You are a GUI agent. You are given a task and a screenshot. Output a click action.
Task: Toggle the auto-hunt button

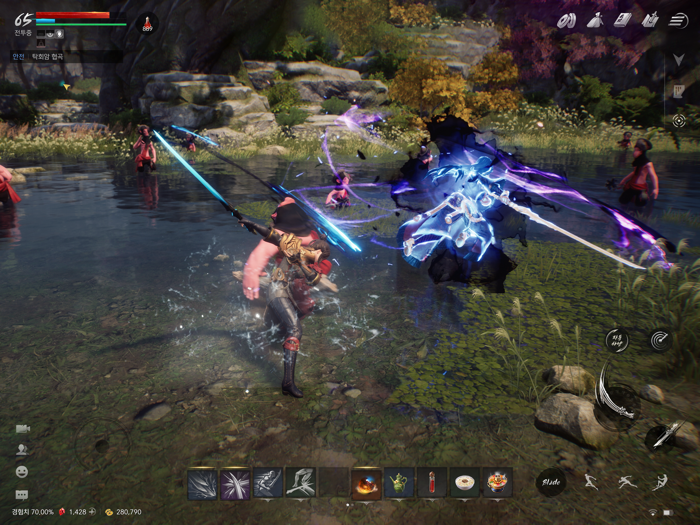tap(617, 341)
